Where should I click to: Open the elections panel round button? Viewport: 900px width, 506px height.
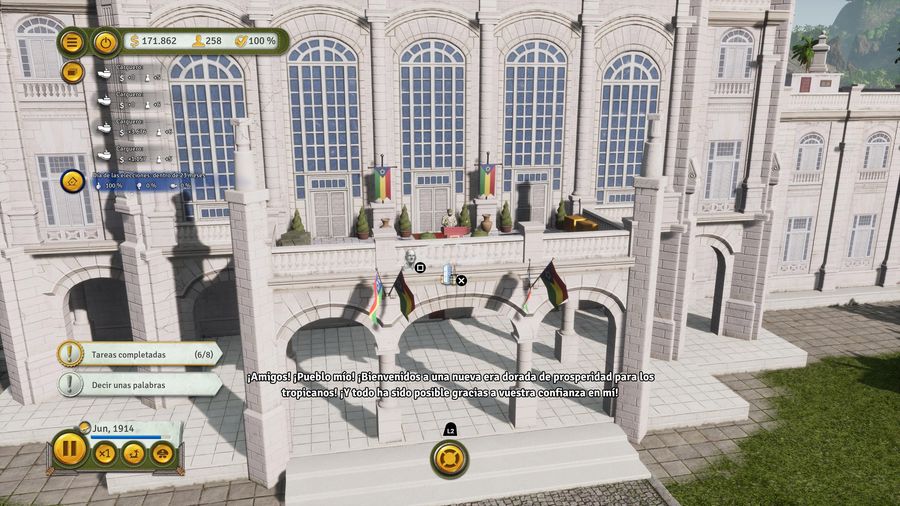(x=72, y=181)
